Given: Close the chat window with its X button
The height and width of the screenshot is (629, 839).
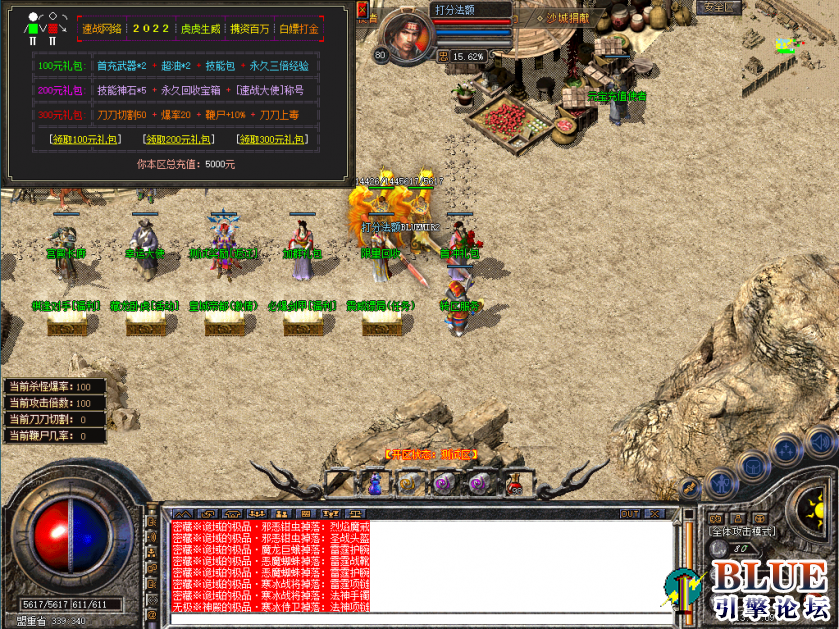Looking at the screenshot, I should (654, 513).
